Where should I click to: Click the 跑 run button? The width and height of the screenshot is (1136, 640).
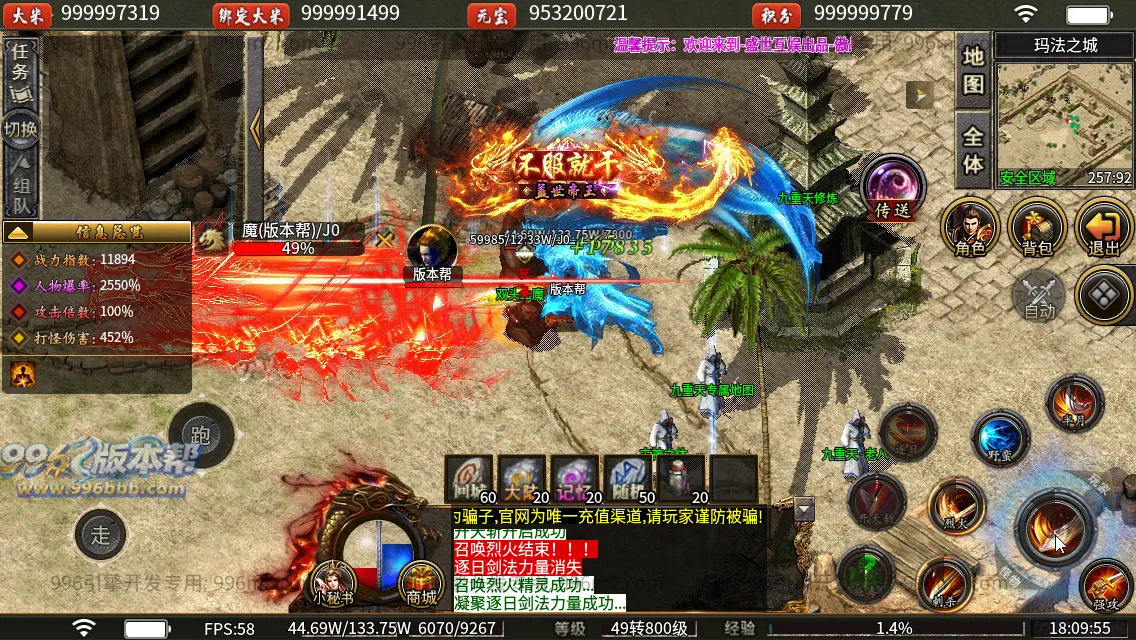tap(200, 435)
